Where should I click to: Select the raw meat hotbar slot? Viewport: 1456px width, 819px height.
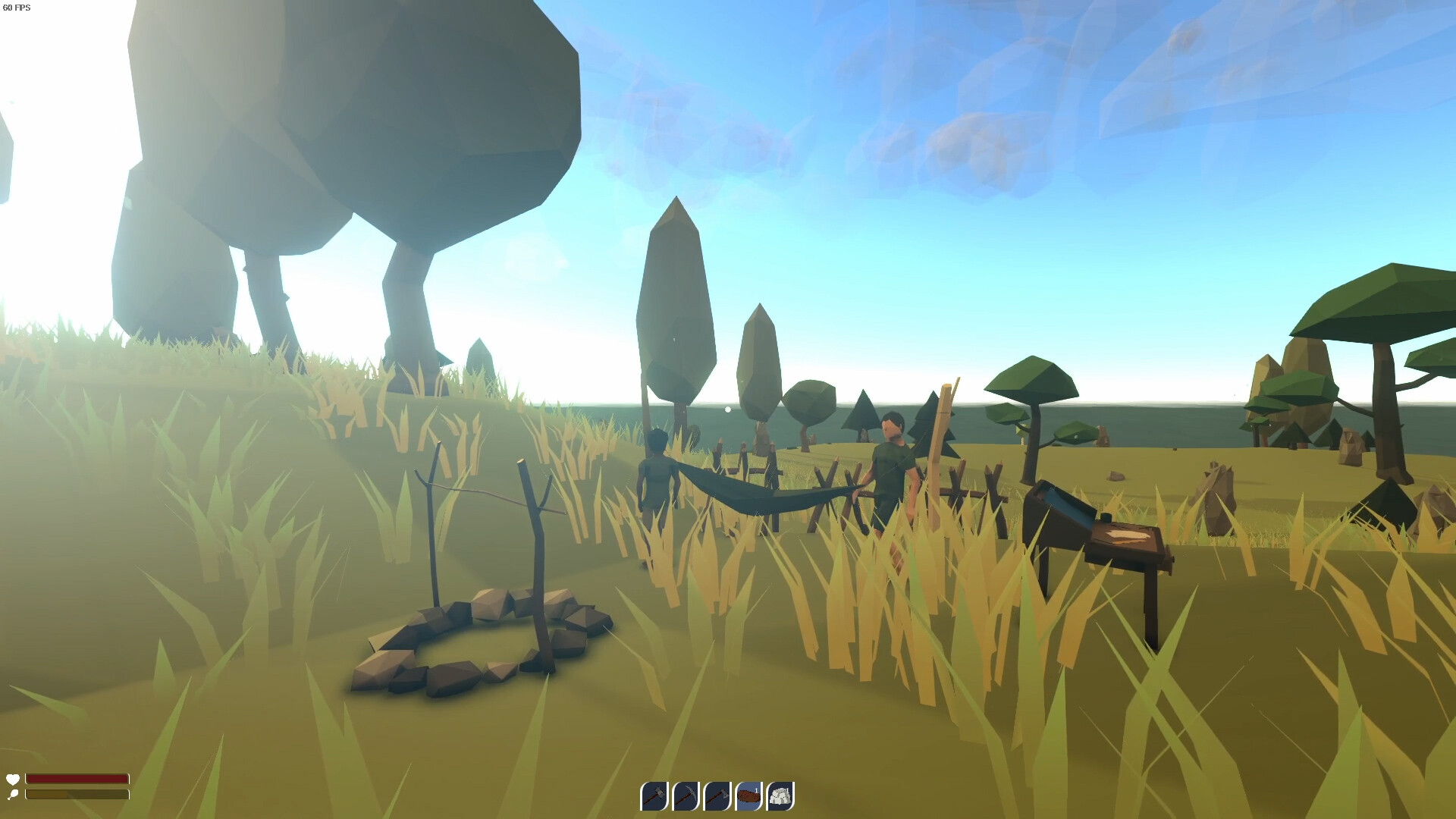tap(749, 796)
